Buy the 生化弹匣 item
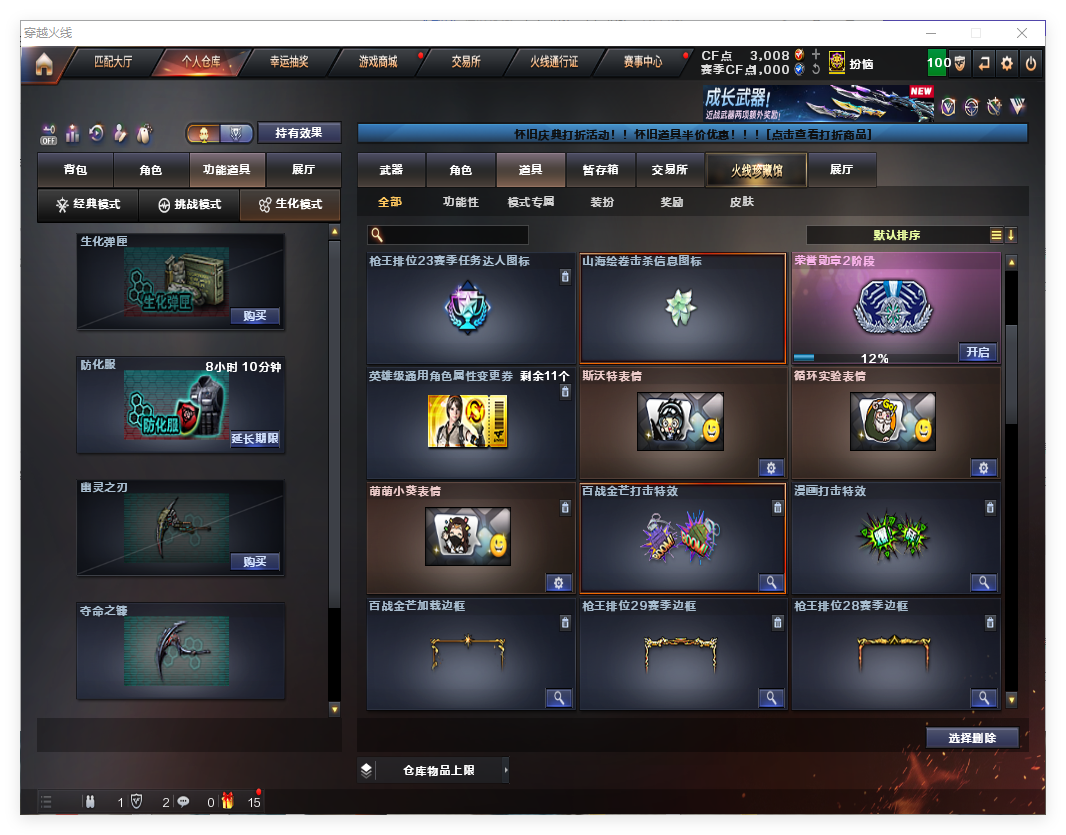 coord(254,316)
